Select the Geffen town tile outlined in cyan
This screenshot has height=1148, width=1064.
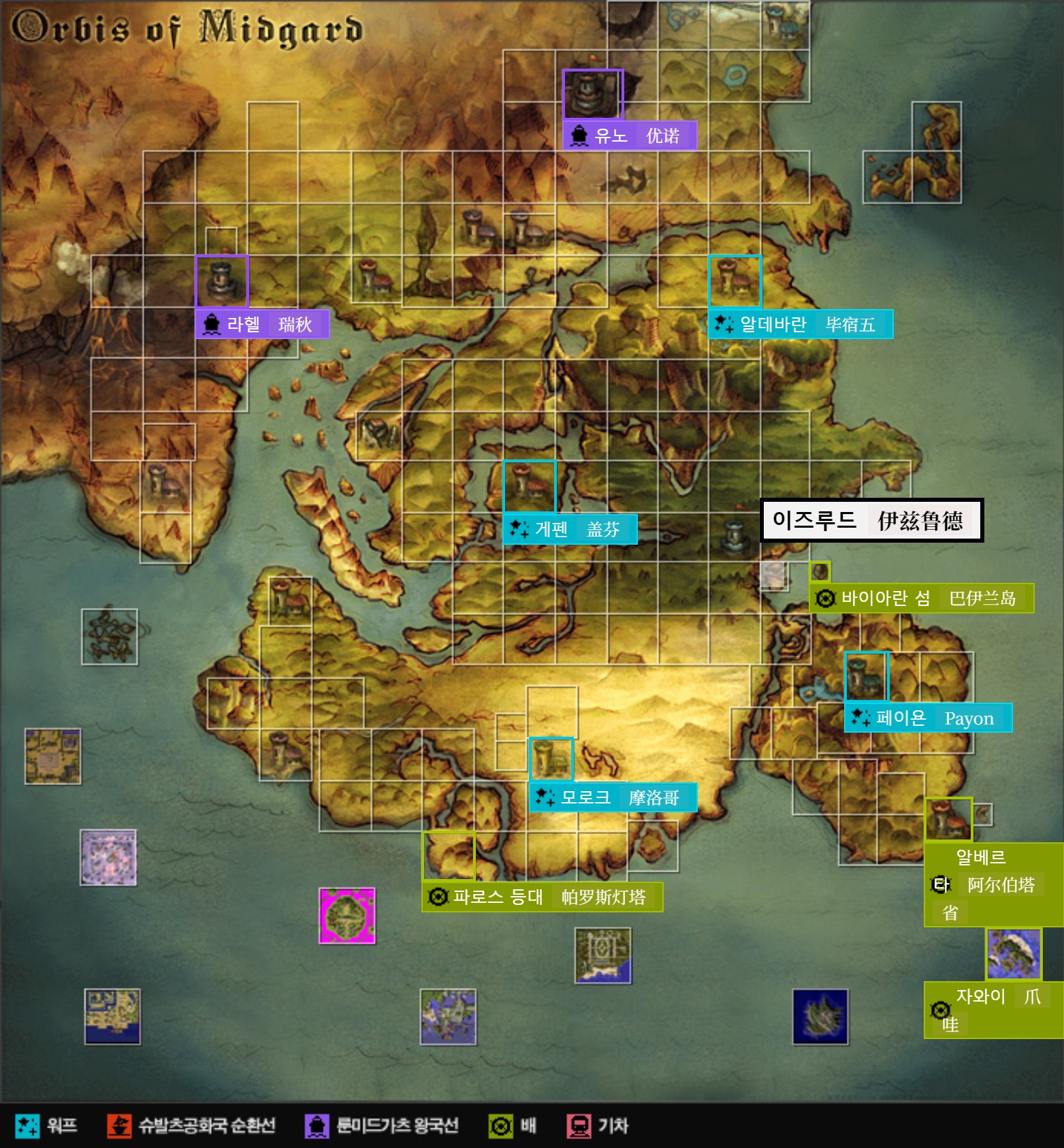[x=530, y=486]
